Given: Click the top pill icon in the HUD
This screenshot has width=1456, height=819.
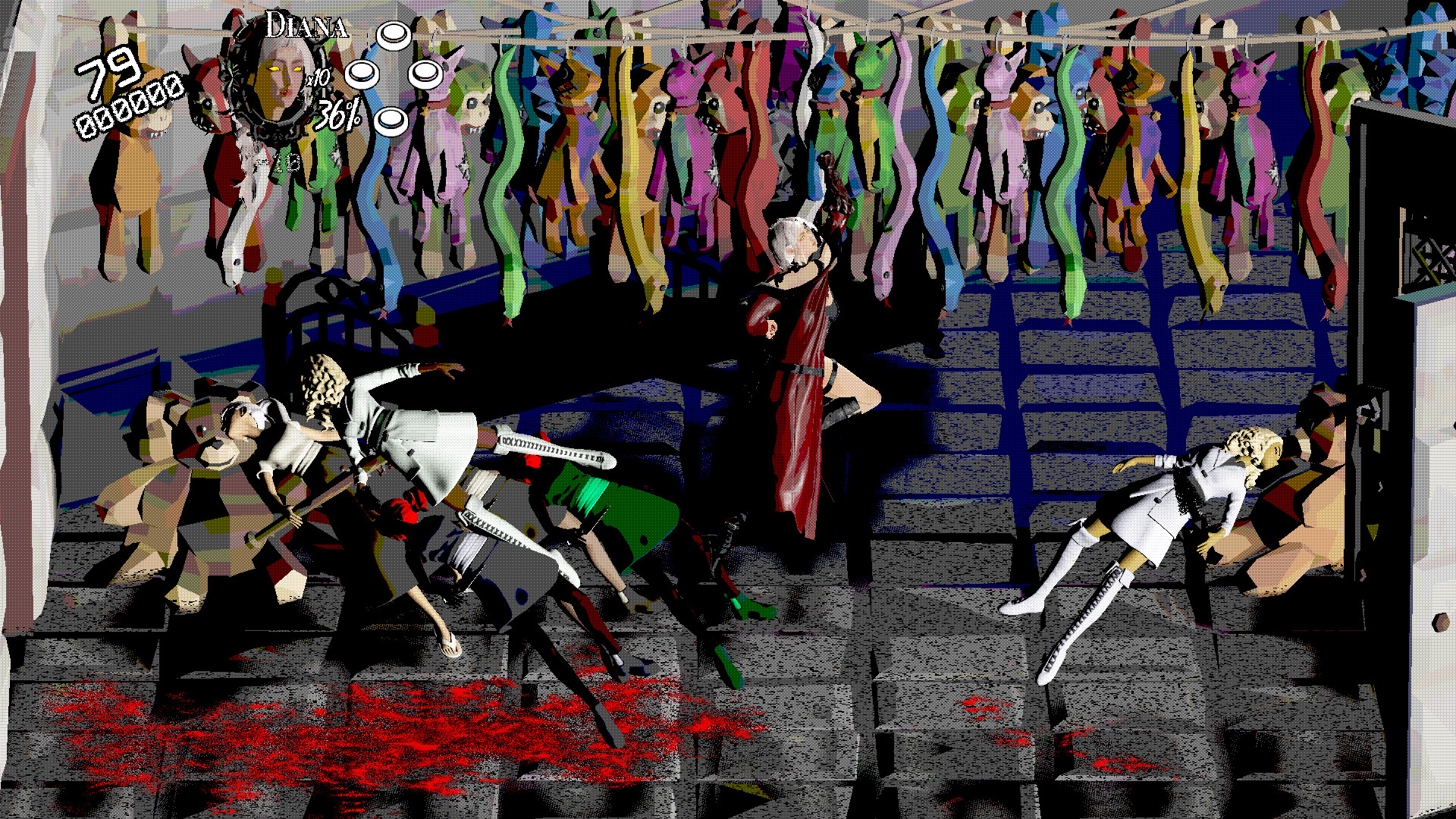Looking at the screenshot, I should pyautogui.click(x=392, y=34).
